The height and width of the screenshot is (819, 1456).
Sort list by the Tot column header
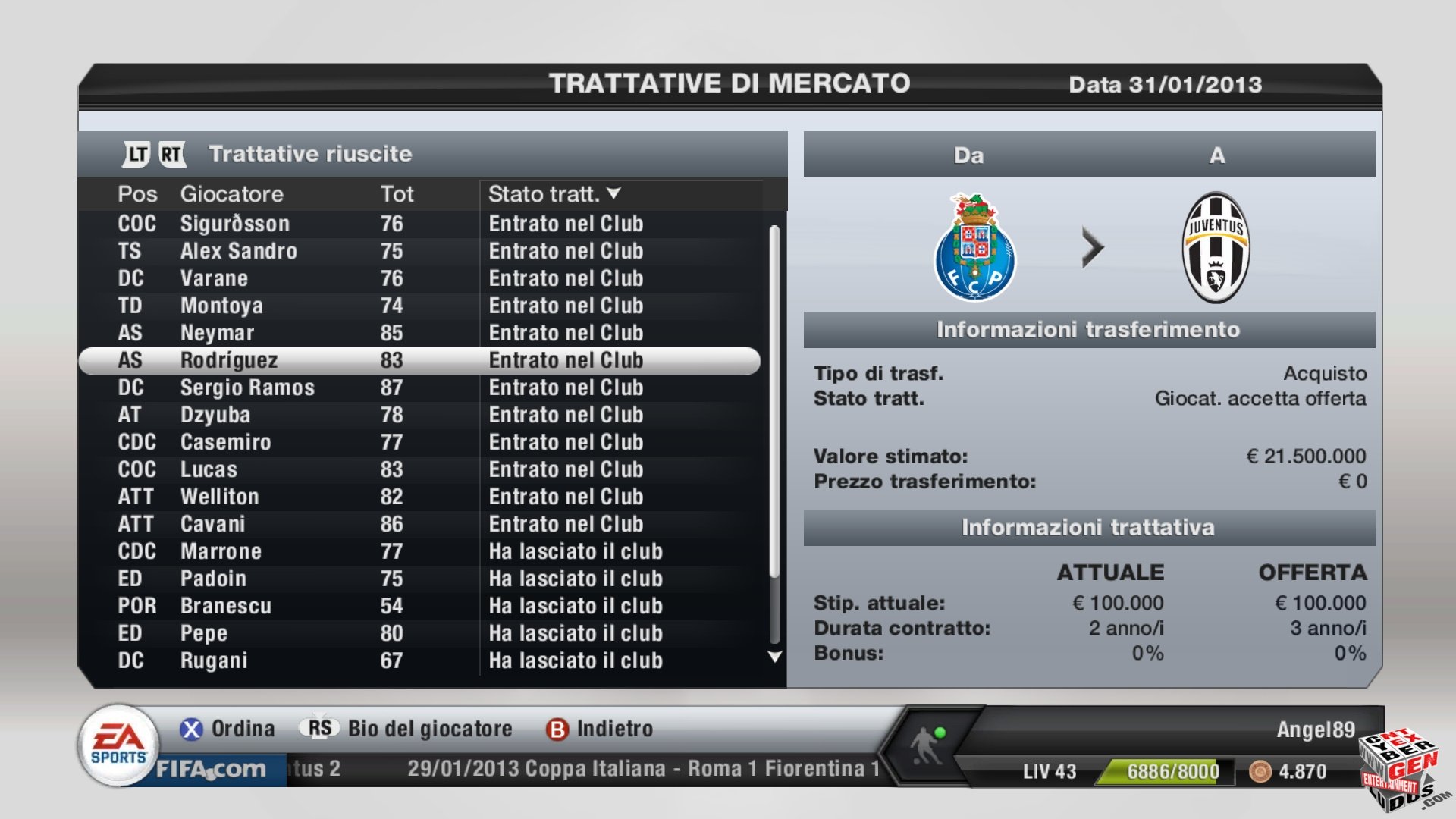397,194
